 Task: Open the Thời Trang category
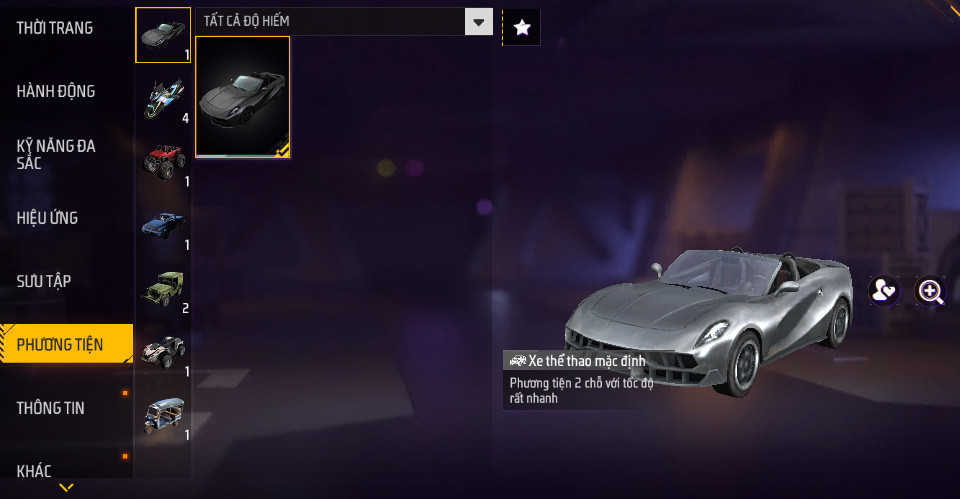click(55, 28)
